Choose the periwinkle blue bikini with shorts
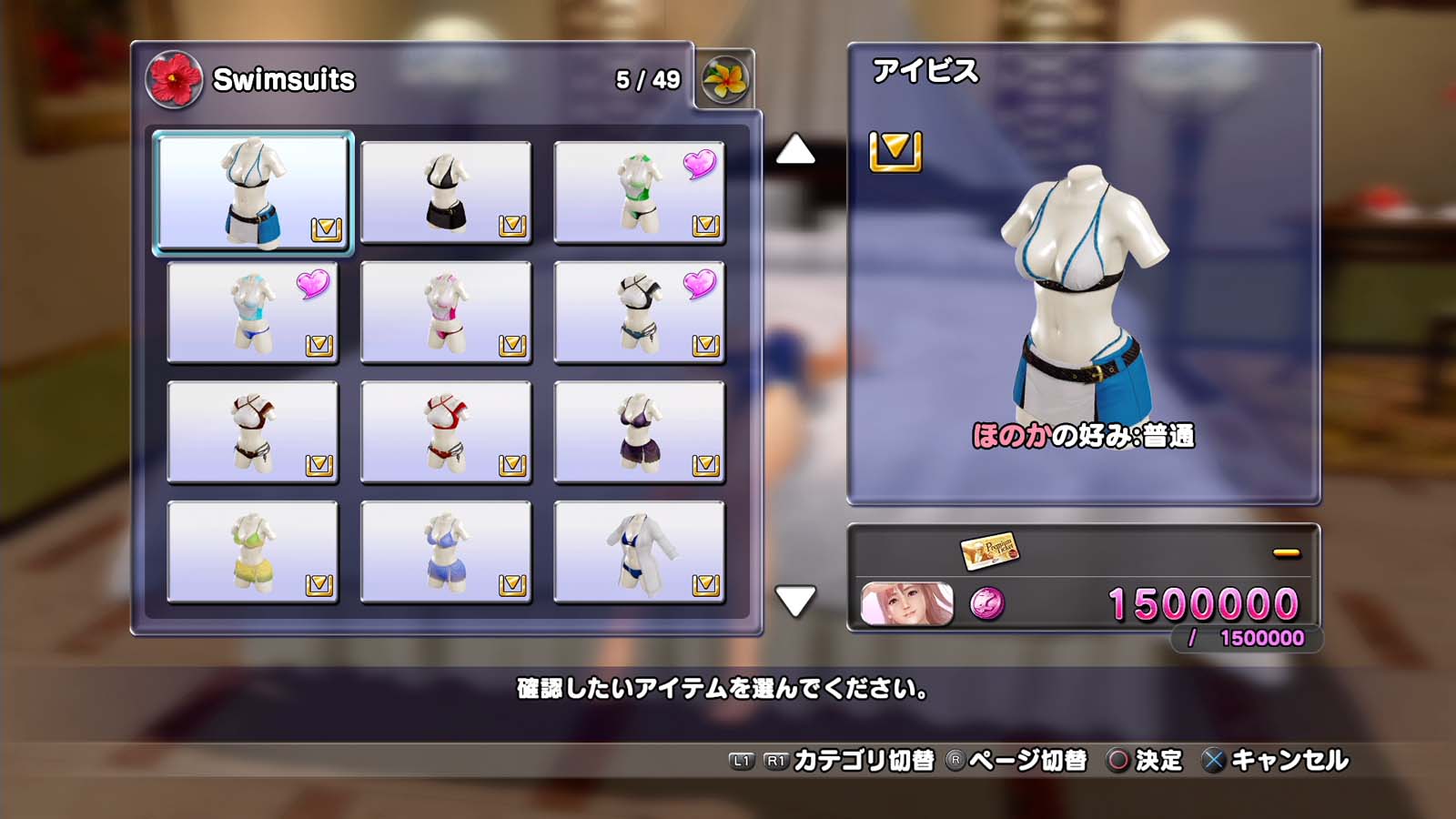Screen dimensions: 1456x819 (446, 552)
